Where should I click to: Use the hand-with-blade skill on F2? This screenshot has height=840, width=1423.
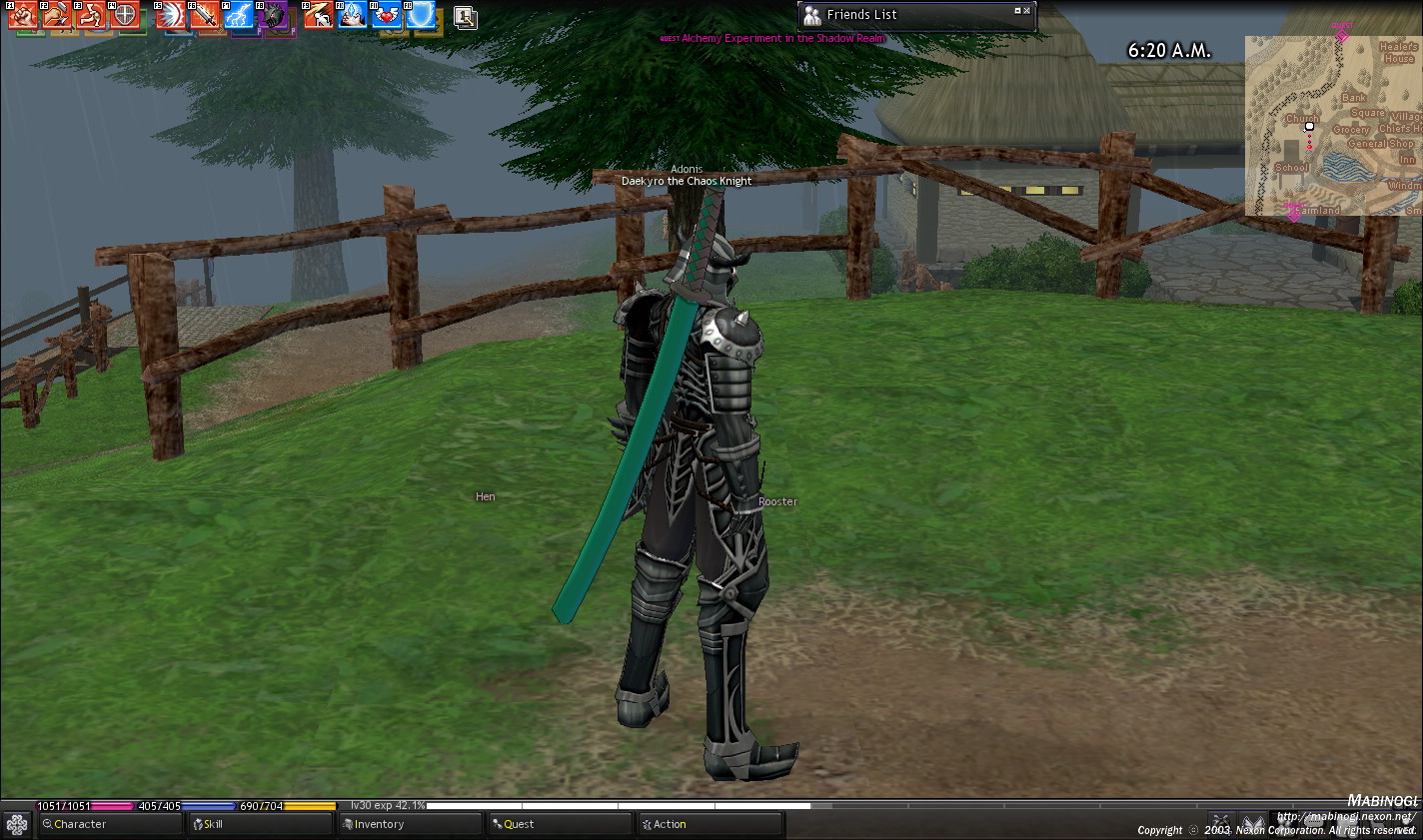(57, 15)
